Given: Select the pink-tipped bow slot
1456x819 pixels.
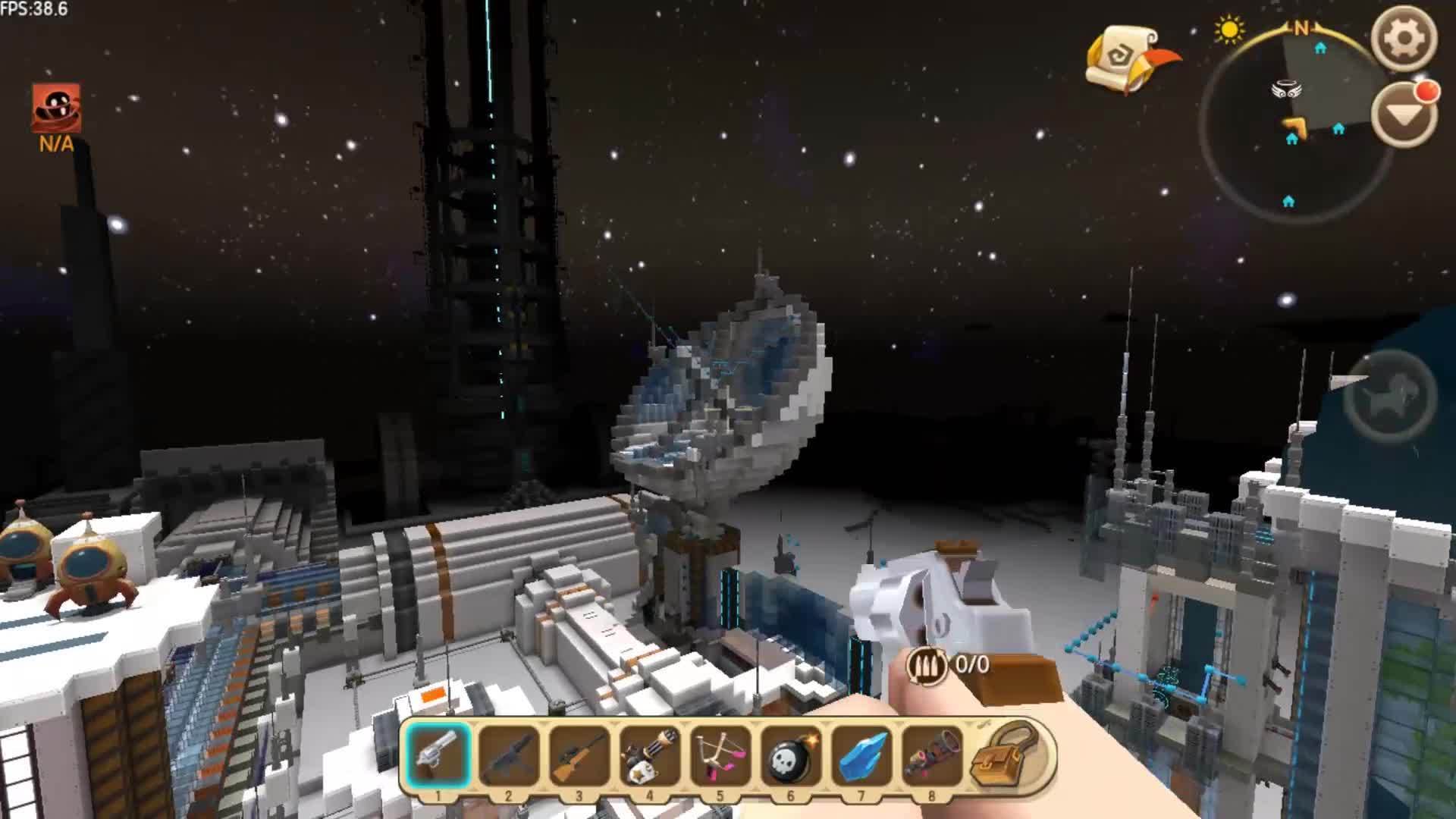Looking at the screenshot, I should pyautogui.click(x=720, y=755).
